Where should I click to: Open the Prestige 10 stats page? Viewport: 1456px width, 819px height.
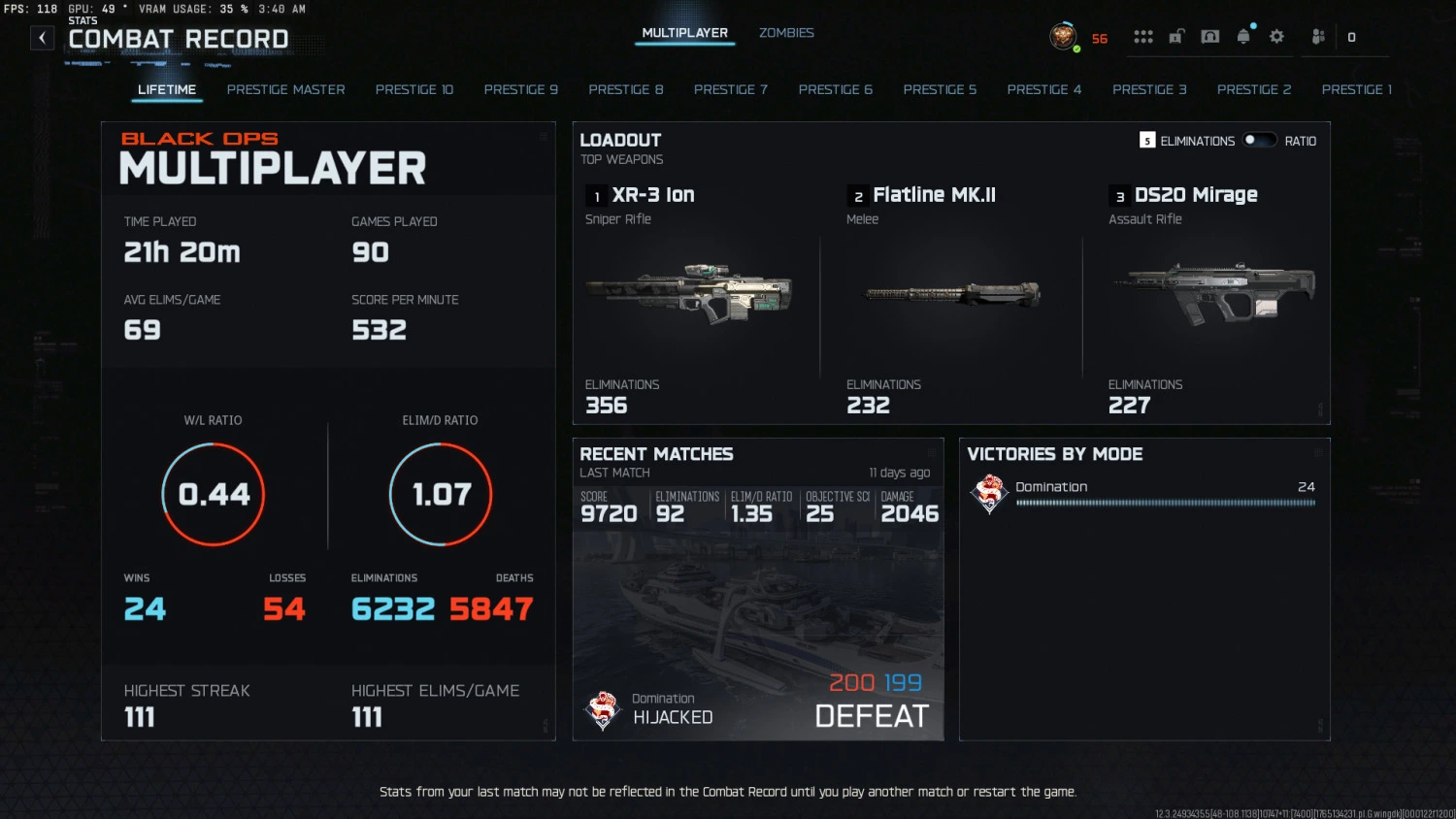point(414,89)
